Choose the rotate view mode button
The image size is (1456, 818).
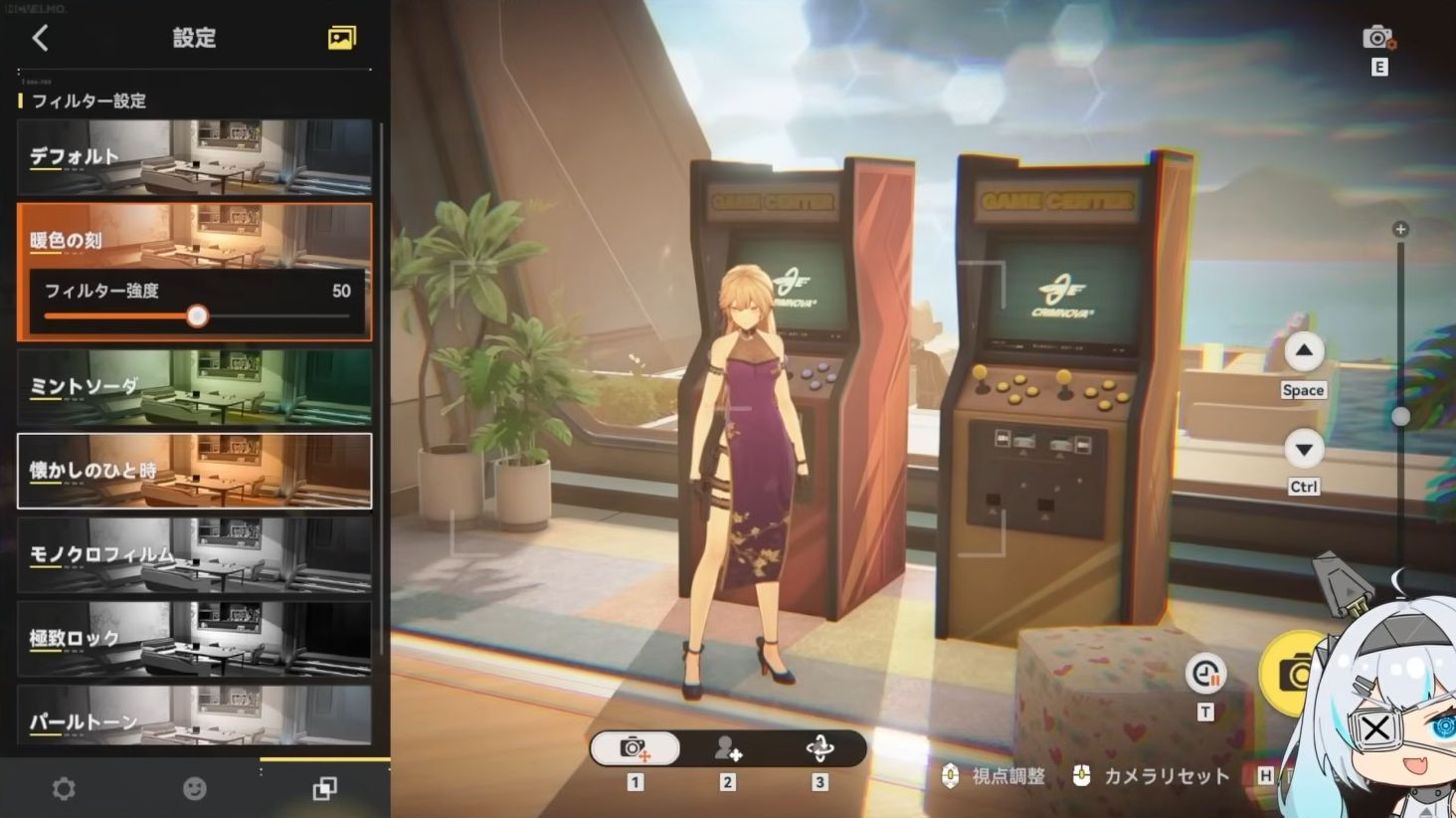tap(819, 748)
